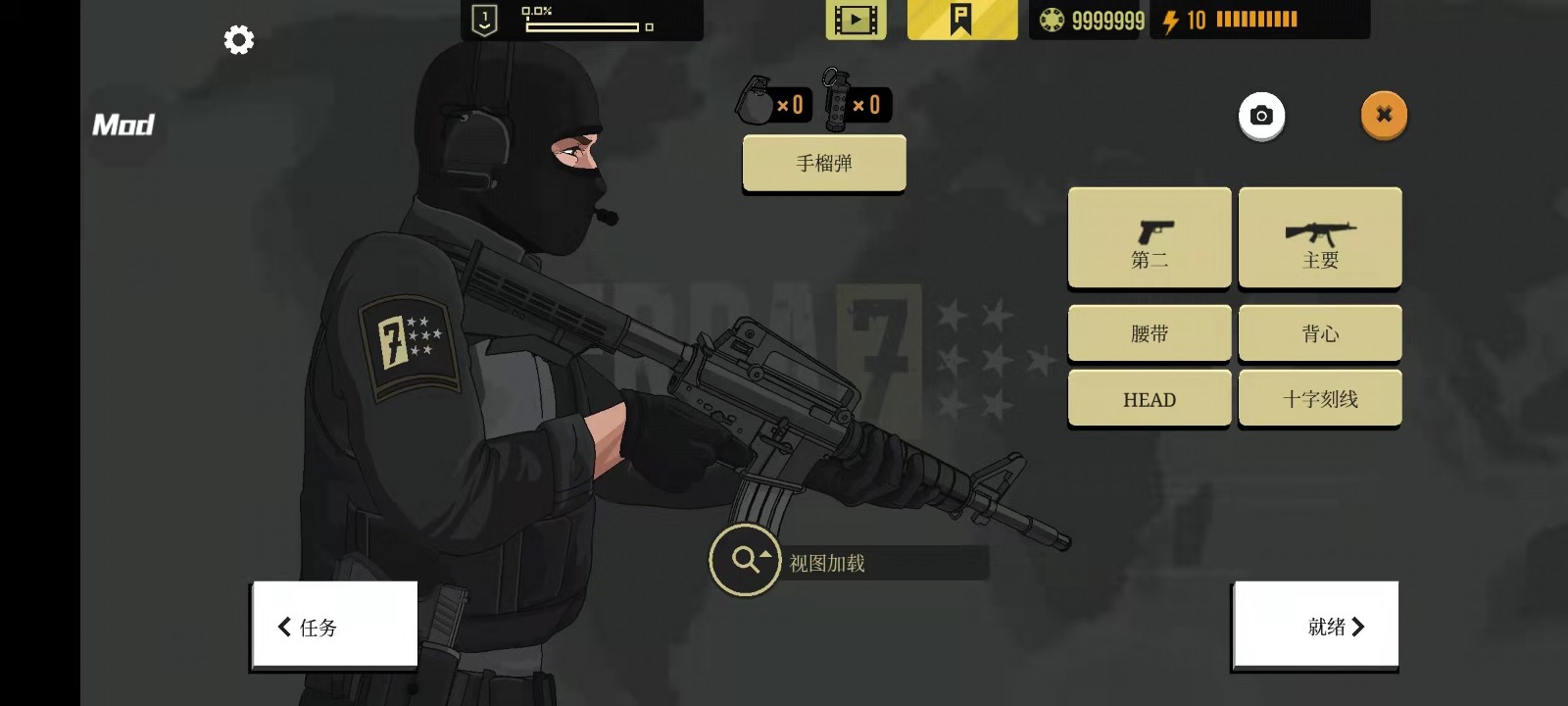Switch to the 手榴弹 grenade tab
This screenshot has height=706, width=1568.
823,163
